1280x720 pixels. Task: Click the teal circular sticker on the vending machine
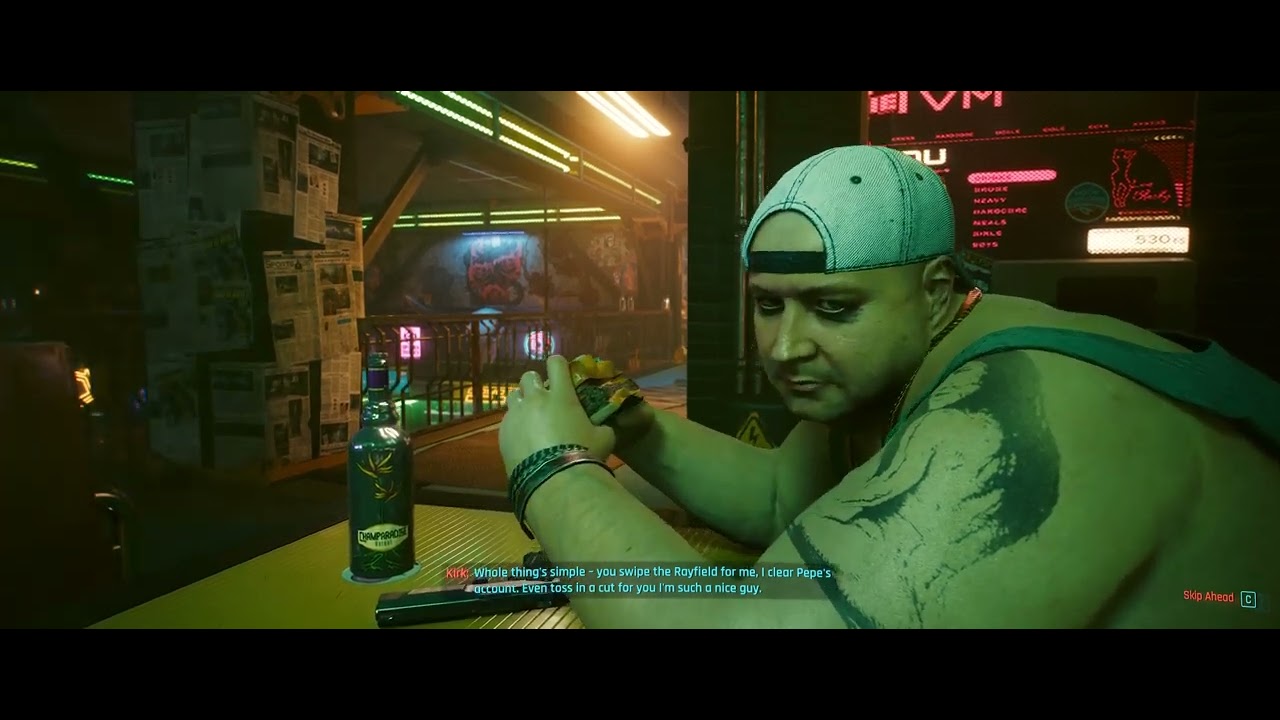coord(1087,202)
